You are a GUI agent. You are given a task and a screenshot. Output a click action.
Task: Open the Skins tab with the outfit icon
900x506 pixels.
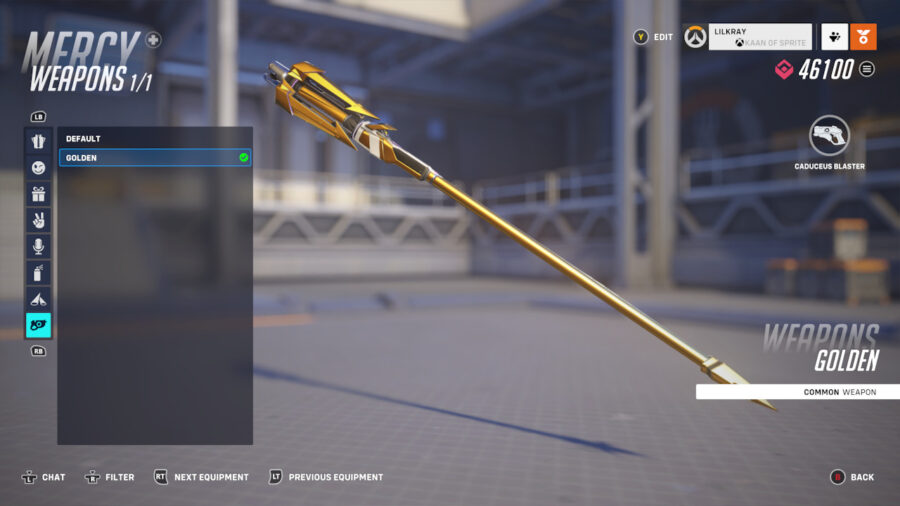point(38,141)
